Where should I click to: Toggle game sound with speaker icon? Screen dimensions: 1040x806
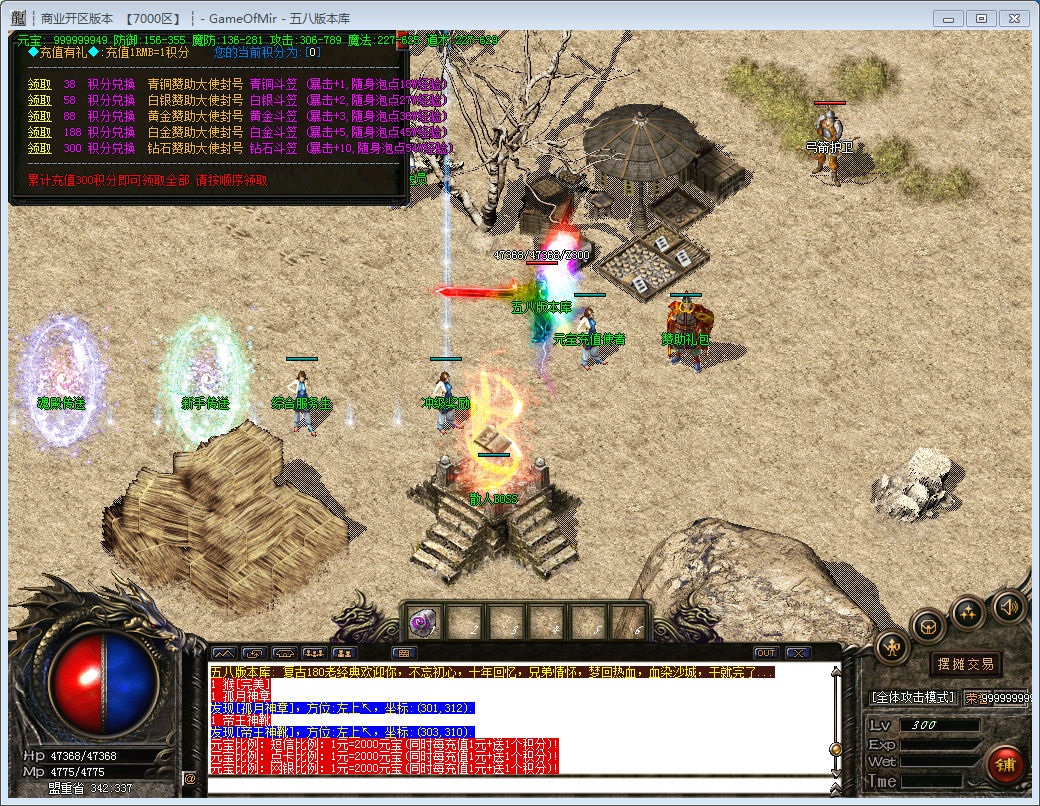tap(1007, 605)
